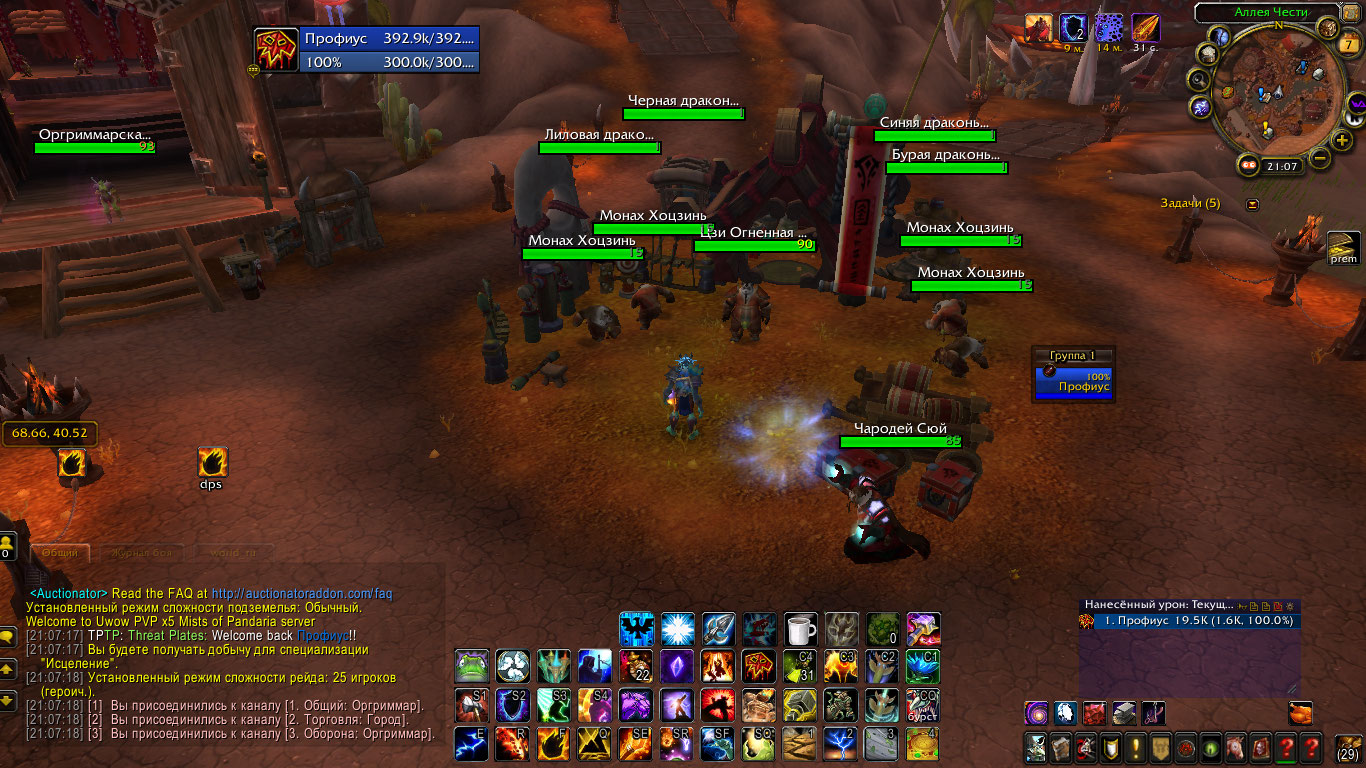Collapse the Задачи (5) quest tracker

point(1253,204)
